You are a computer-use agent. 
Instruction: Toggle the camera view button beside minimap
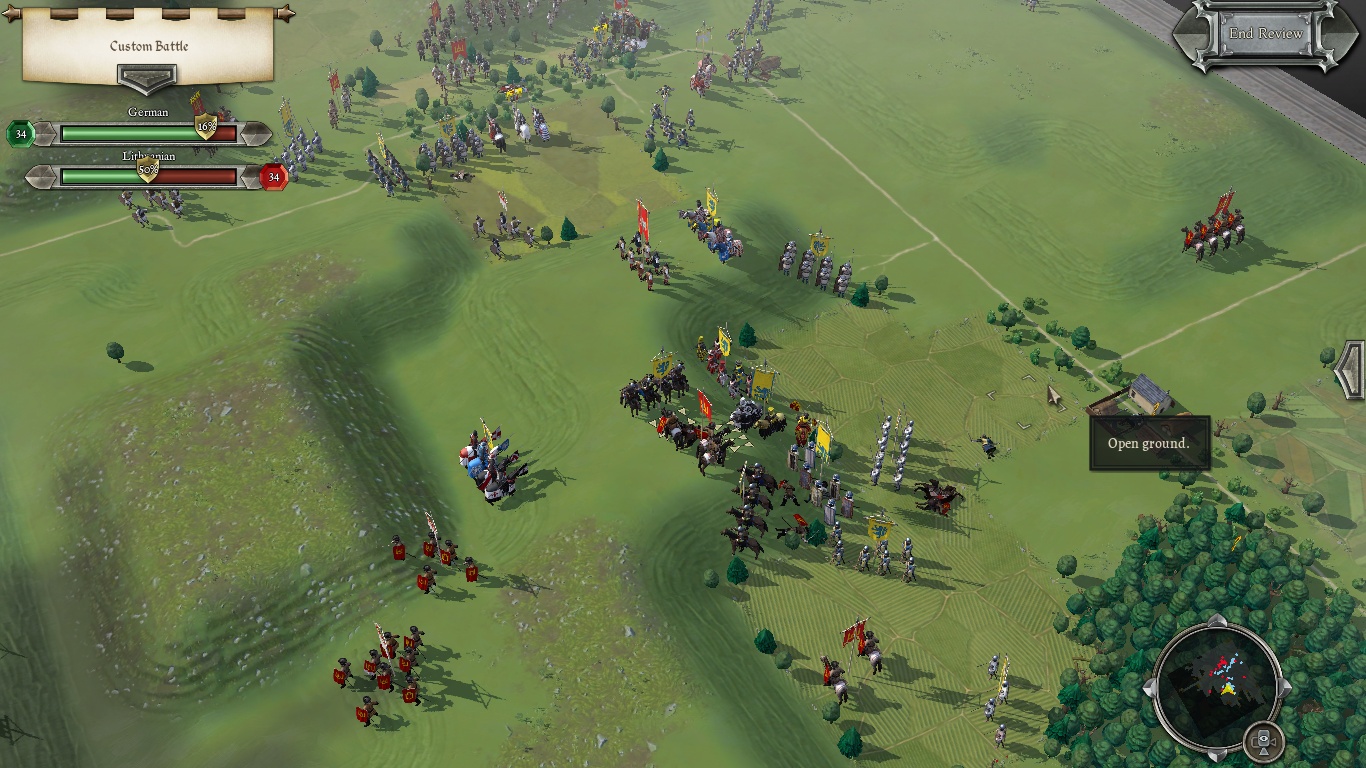[1264, 741]
